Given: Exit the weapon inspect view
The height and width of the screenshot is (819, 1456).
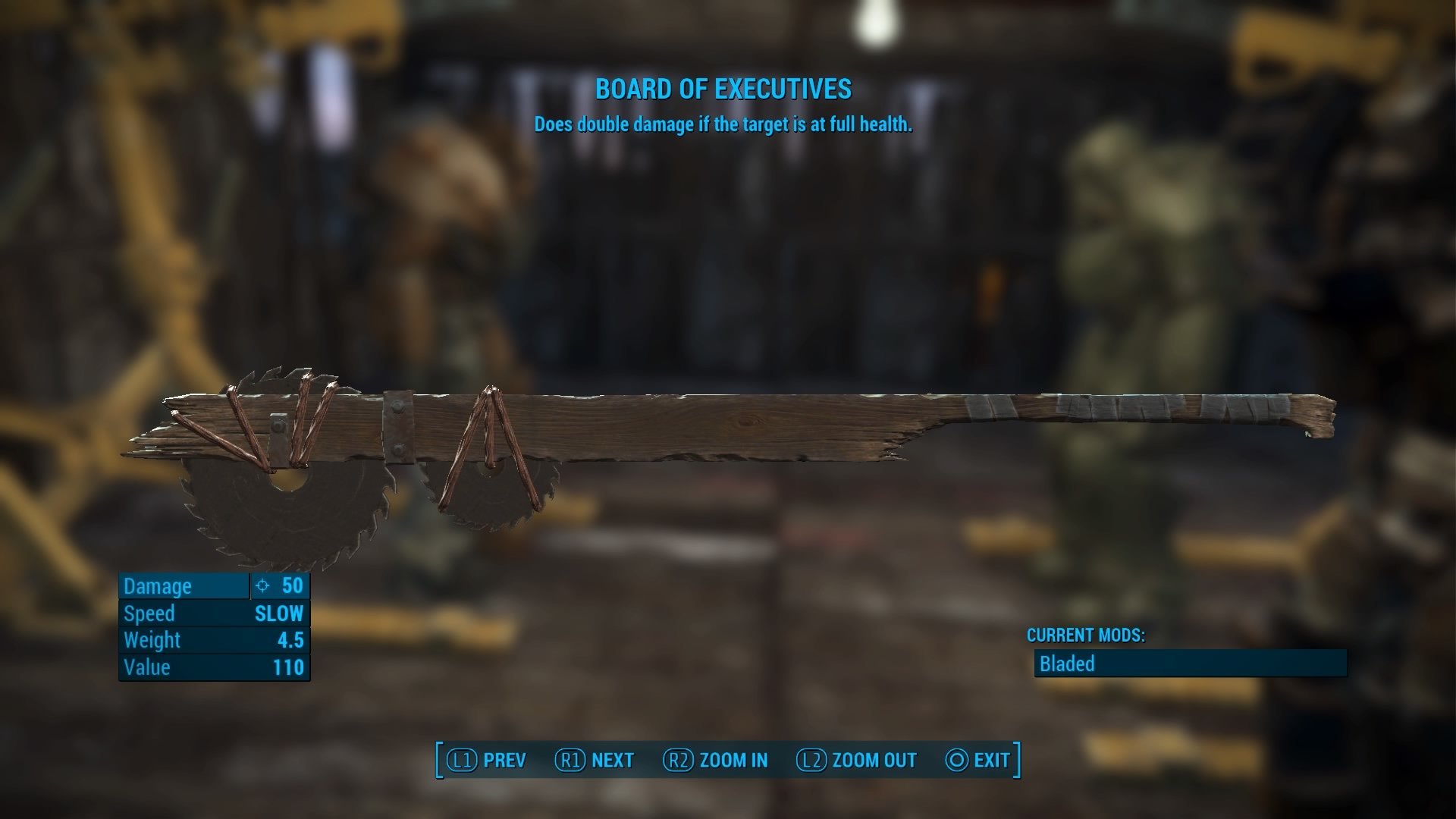Looking at the screenshot, I should pos(977,760).
